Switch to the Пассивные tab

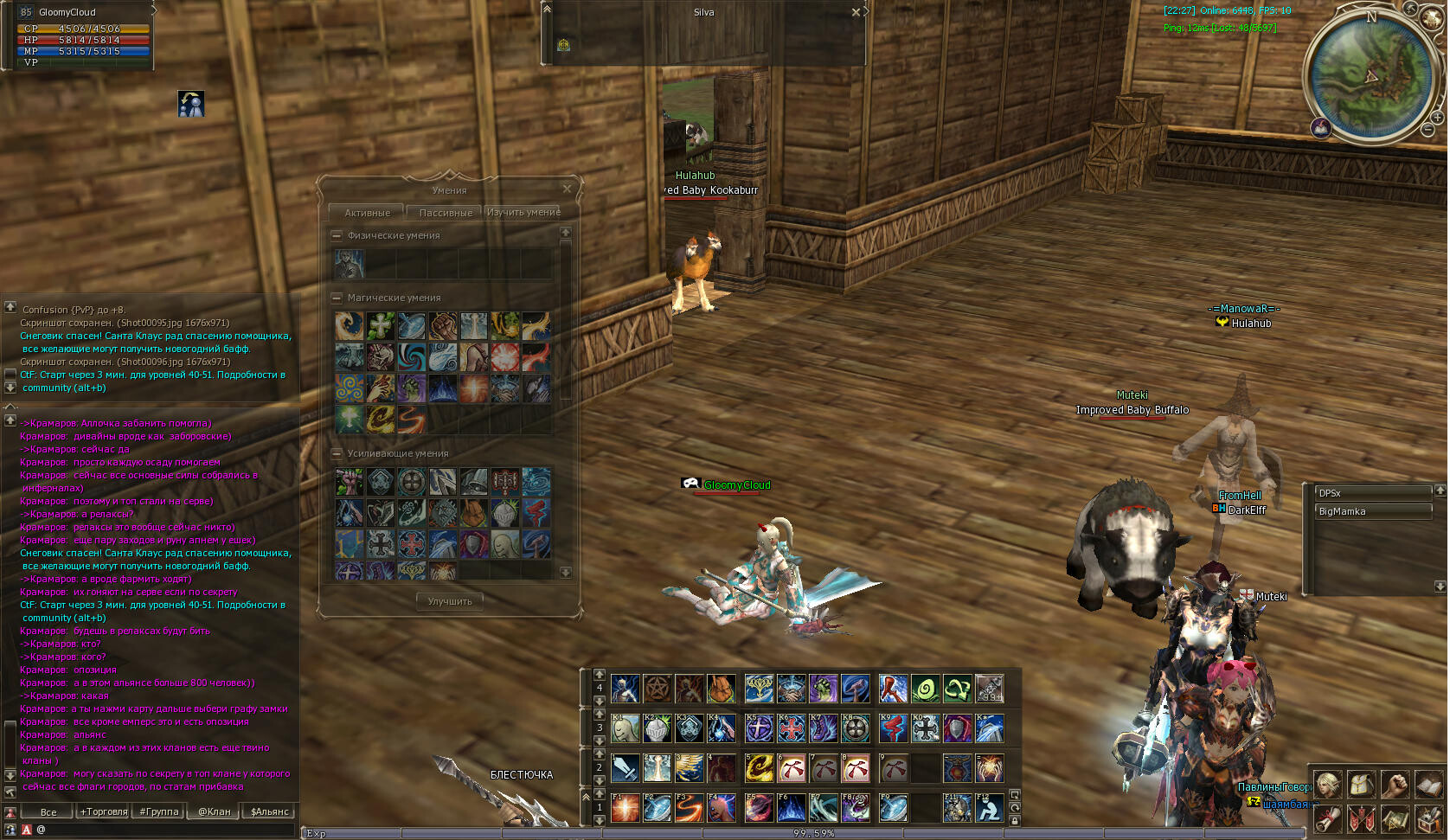(446, 213)
